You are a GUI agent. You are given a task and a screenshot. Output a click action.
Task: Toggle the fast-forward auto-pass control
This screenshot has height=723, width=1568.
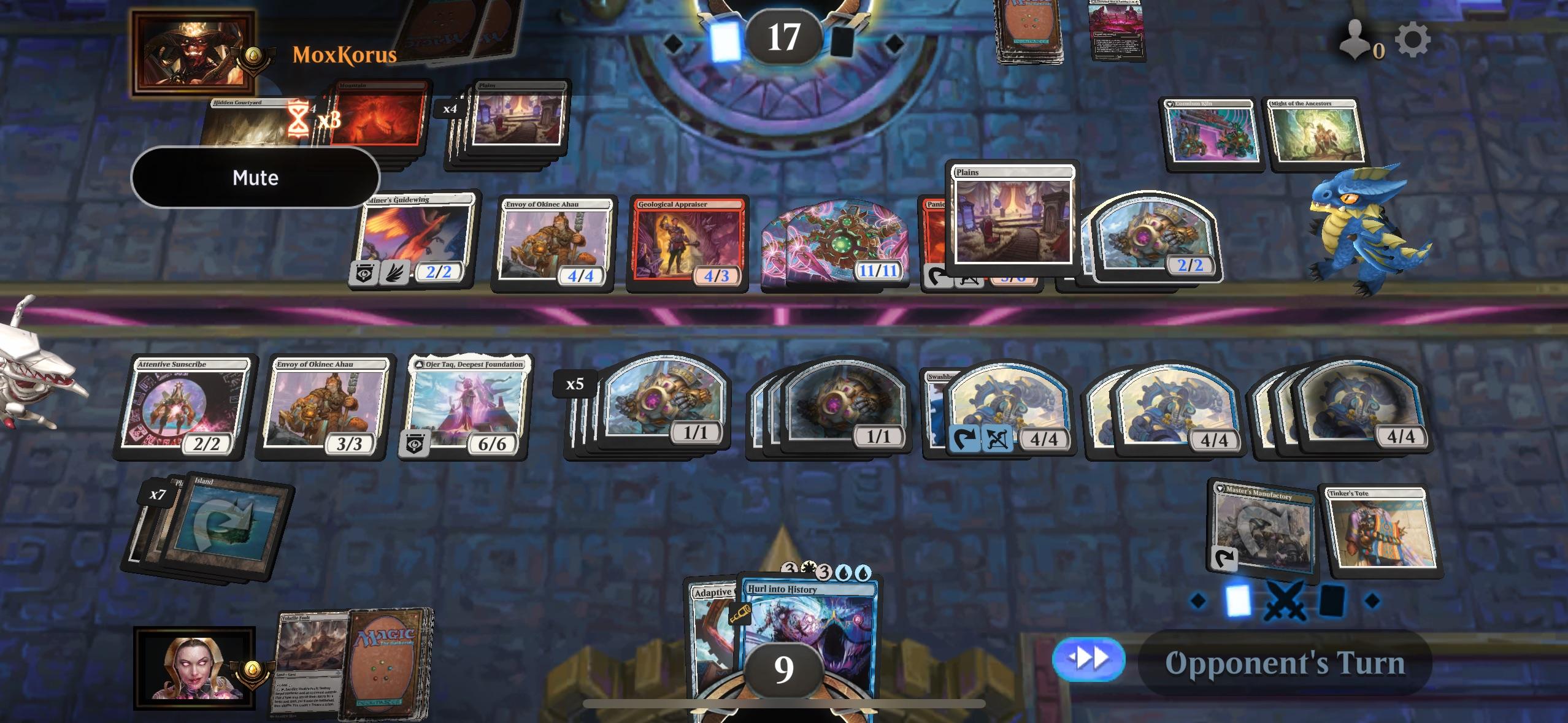[1090, 661]
